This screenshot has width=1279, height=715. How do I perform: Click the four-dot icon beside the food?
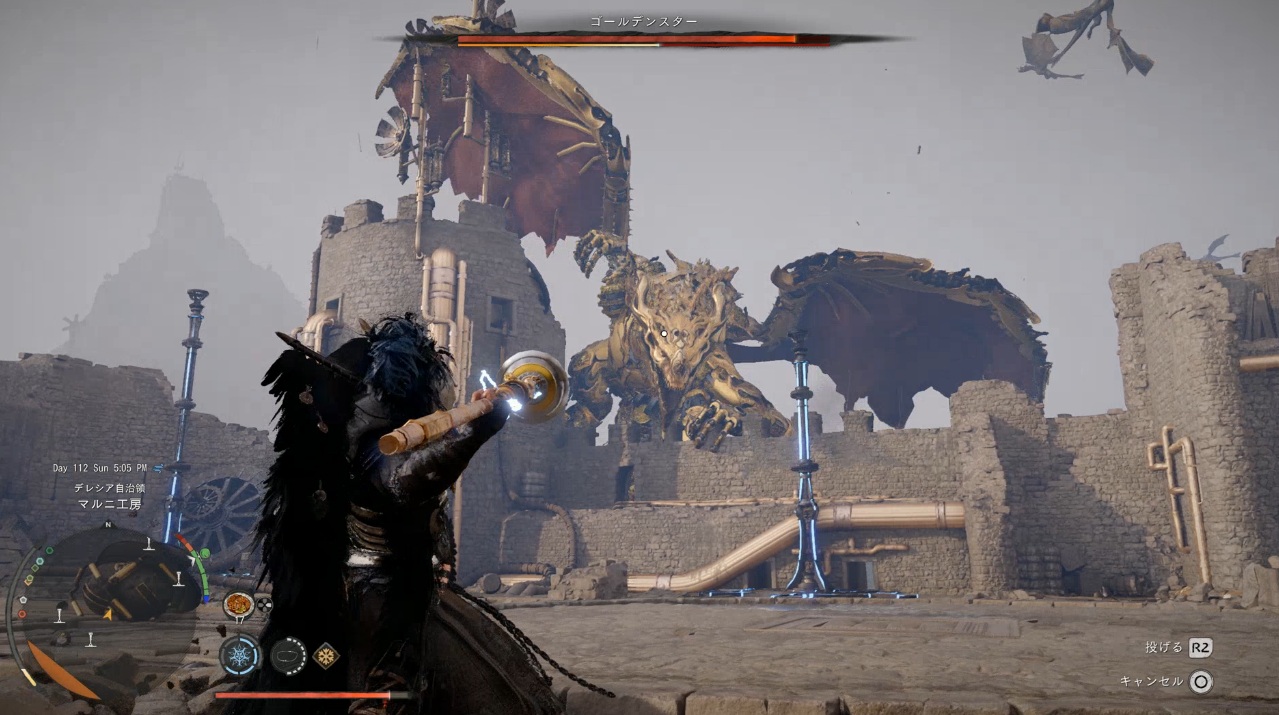coord(264,604)
